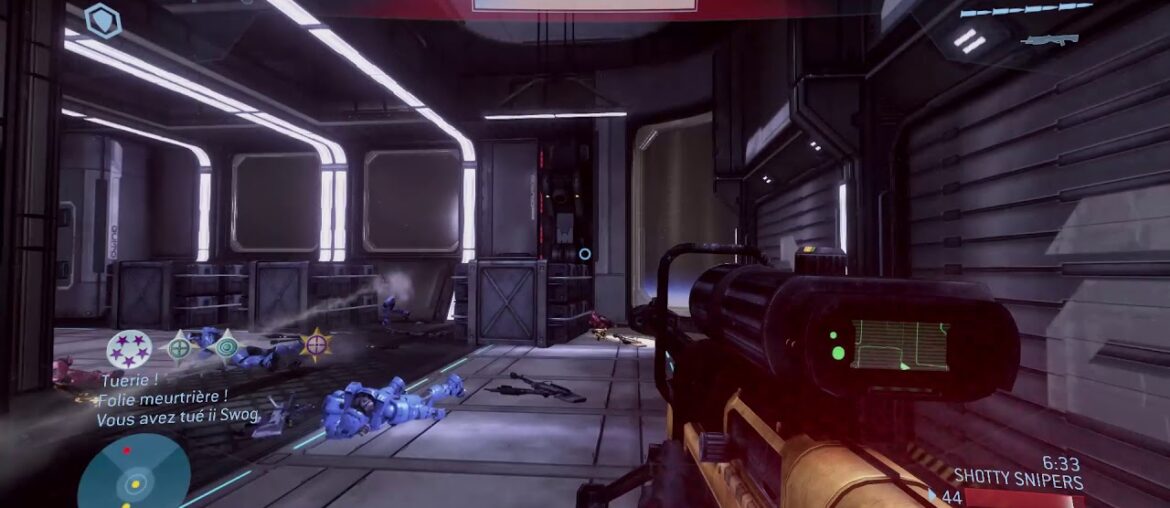Image resolution: width=1170 pixels, height=508 pixels.
Task: Click the circular motion tracker radar
Action: (133, 474)
